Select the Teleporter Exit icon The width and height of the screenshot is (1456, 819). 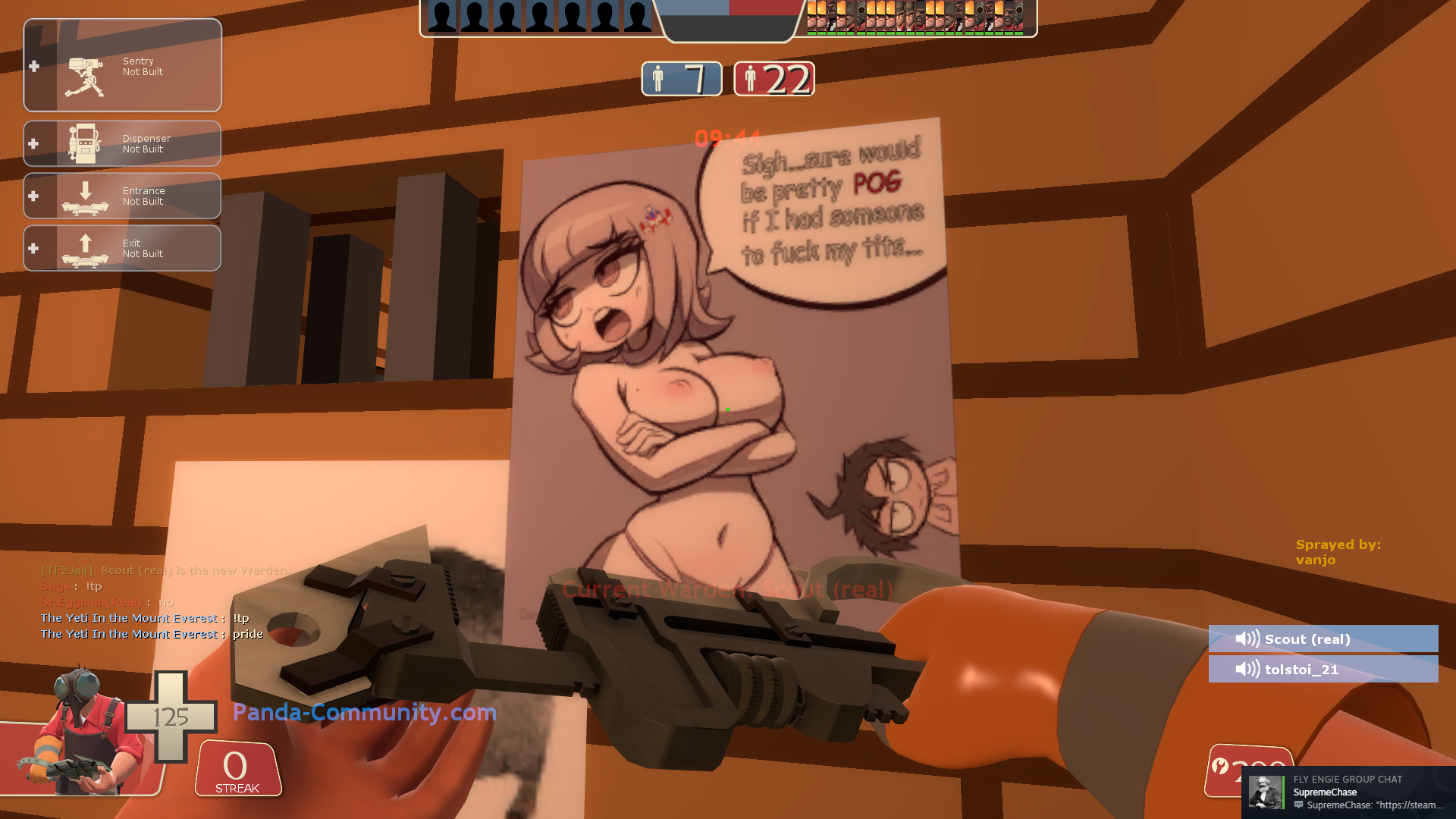(x=83, y=248)
